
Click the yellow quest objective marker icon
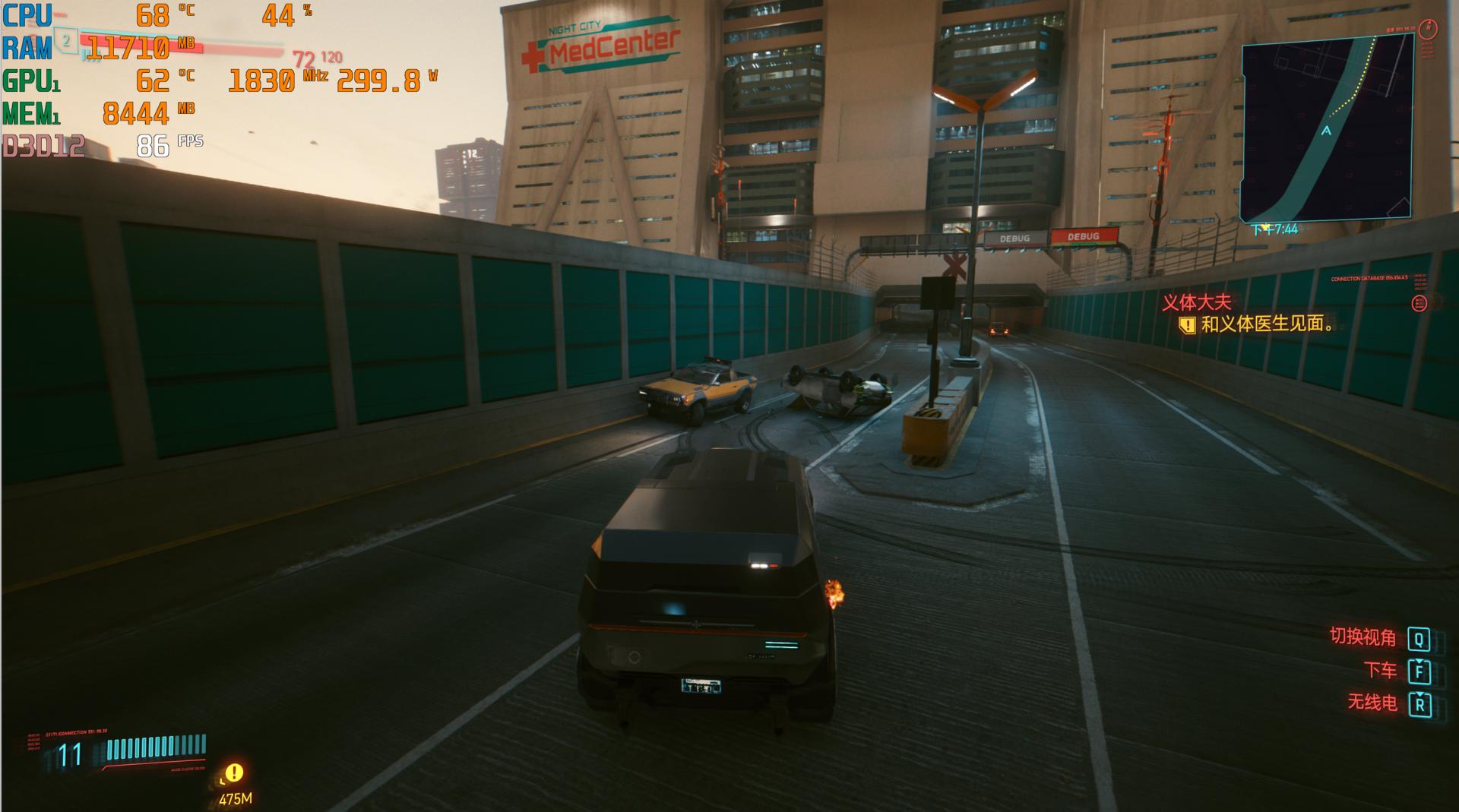point(1187,325)
